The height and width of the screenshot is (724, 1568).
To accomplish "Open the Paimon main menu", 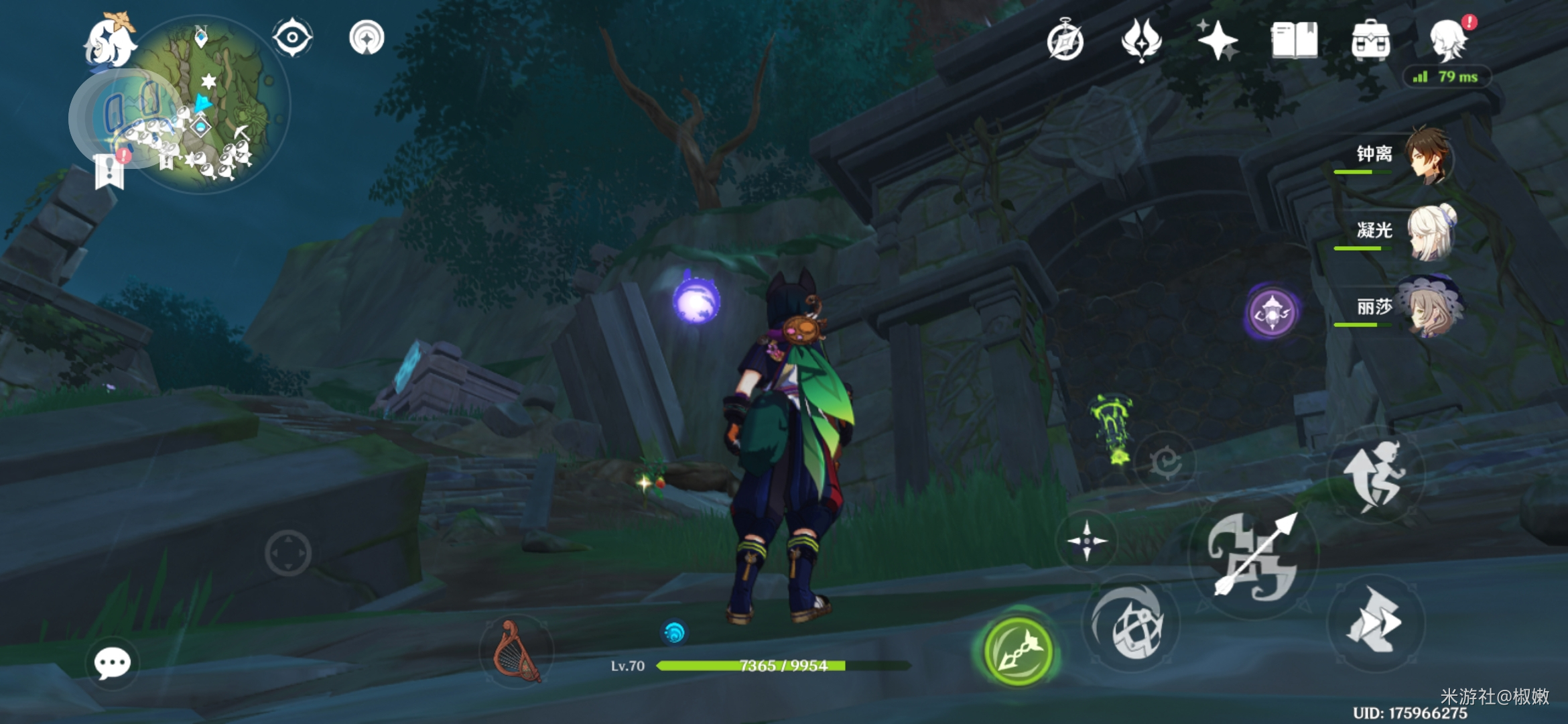I will pos(109,42).
